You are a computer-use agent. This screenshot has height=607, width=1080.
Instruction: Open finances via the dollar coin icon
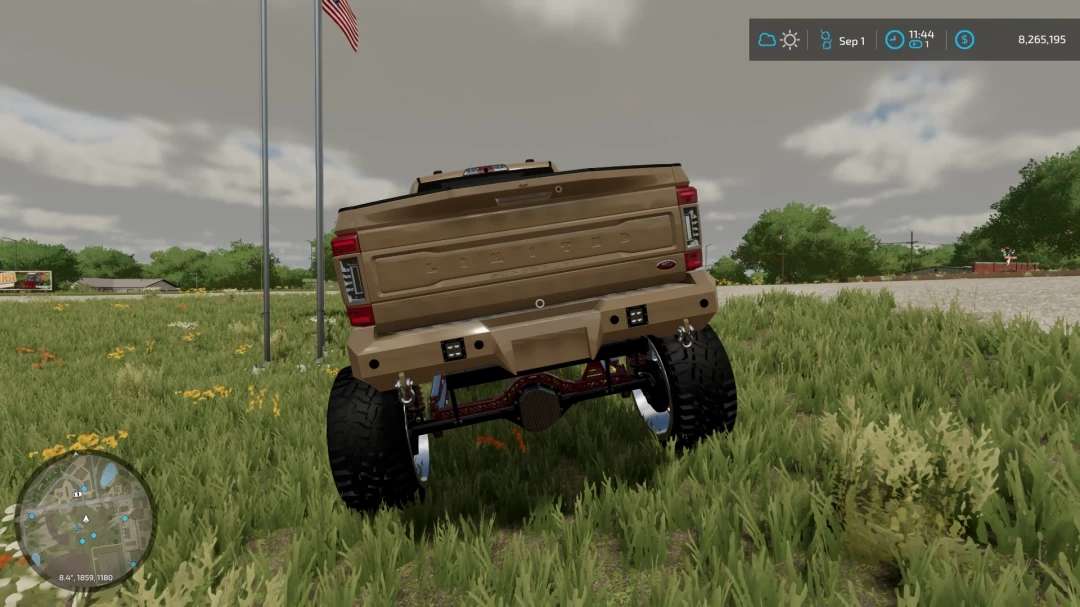click(964, 40)
